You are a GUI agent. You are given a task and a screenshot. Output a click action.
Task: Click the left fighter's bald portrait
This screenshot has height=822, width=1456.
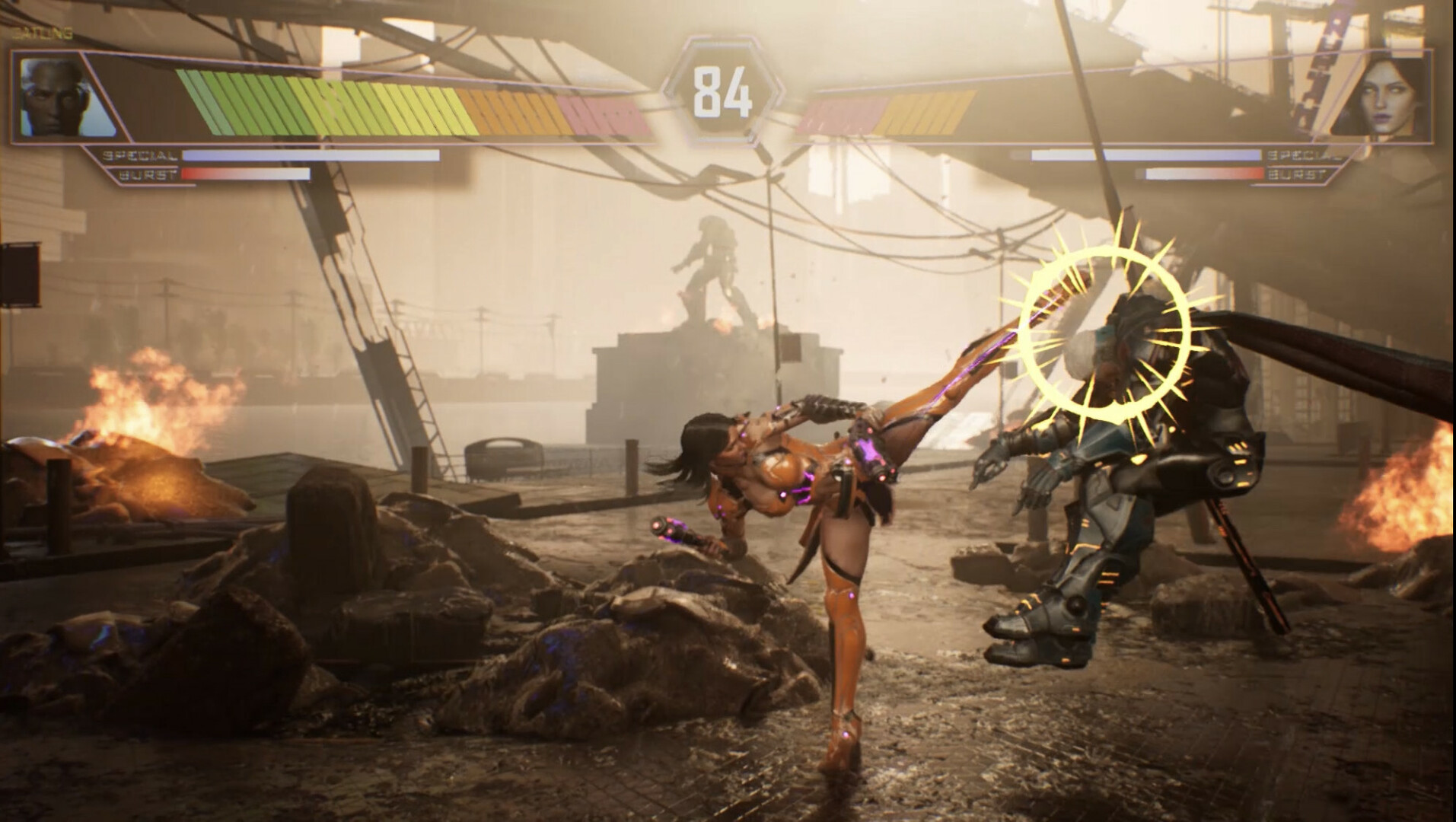pyautogui.click(x=53, y=98)
